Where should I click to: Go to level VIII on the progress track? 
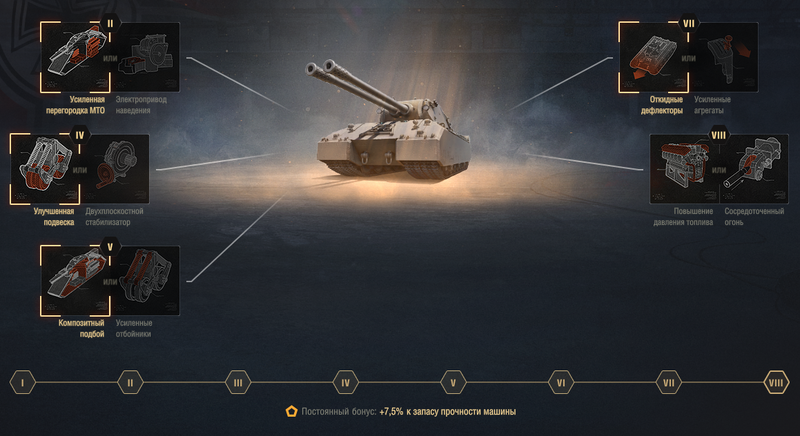click(x=776, y=381)
